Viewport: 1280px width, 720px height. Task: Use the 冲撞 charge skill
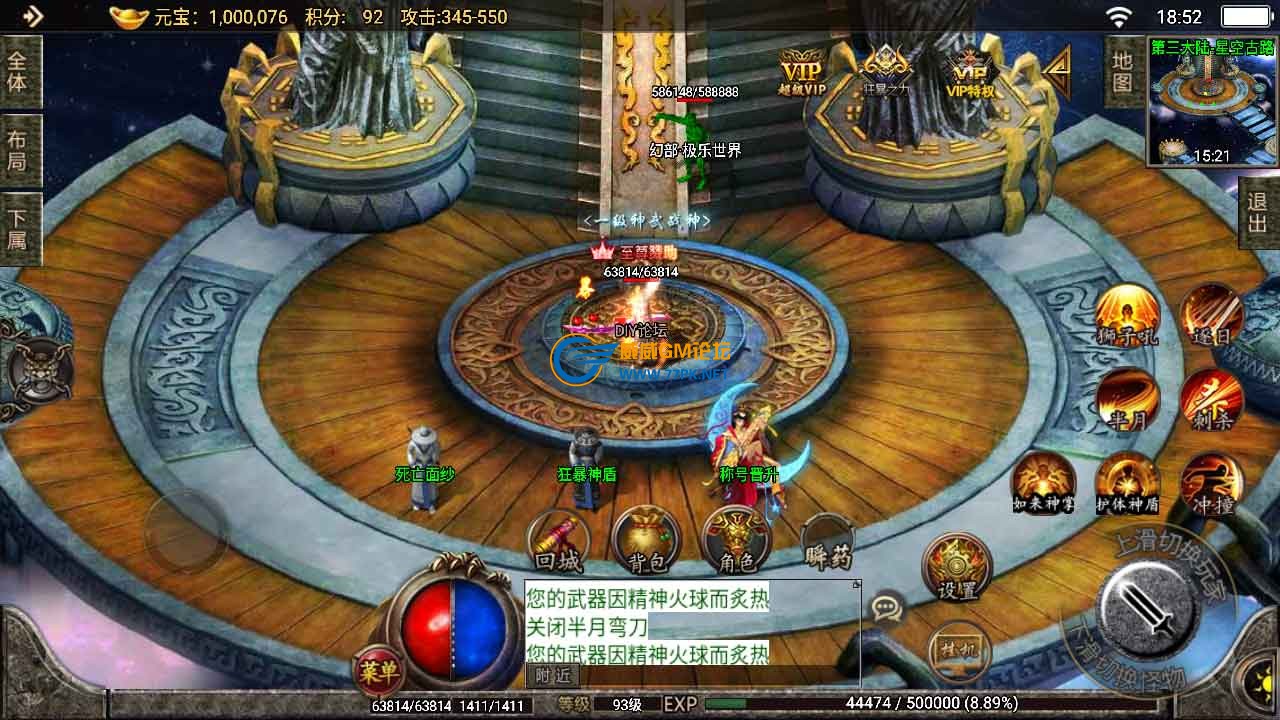click(1212, 483)
